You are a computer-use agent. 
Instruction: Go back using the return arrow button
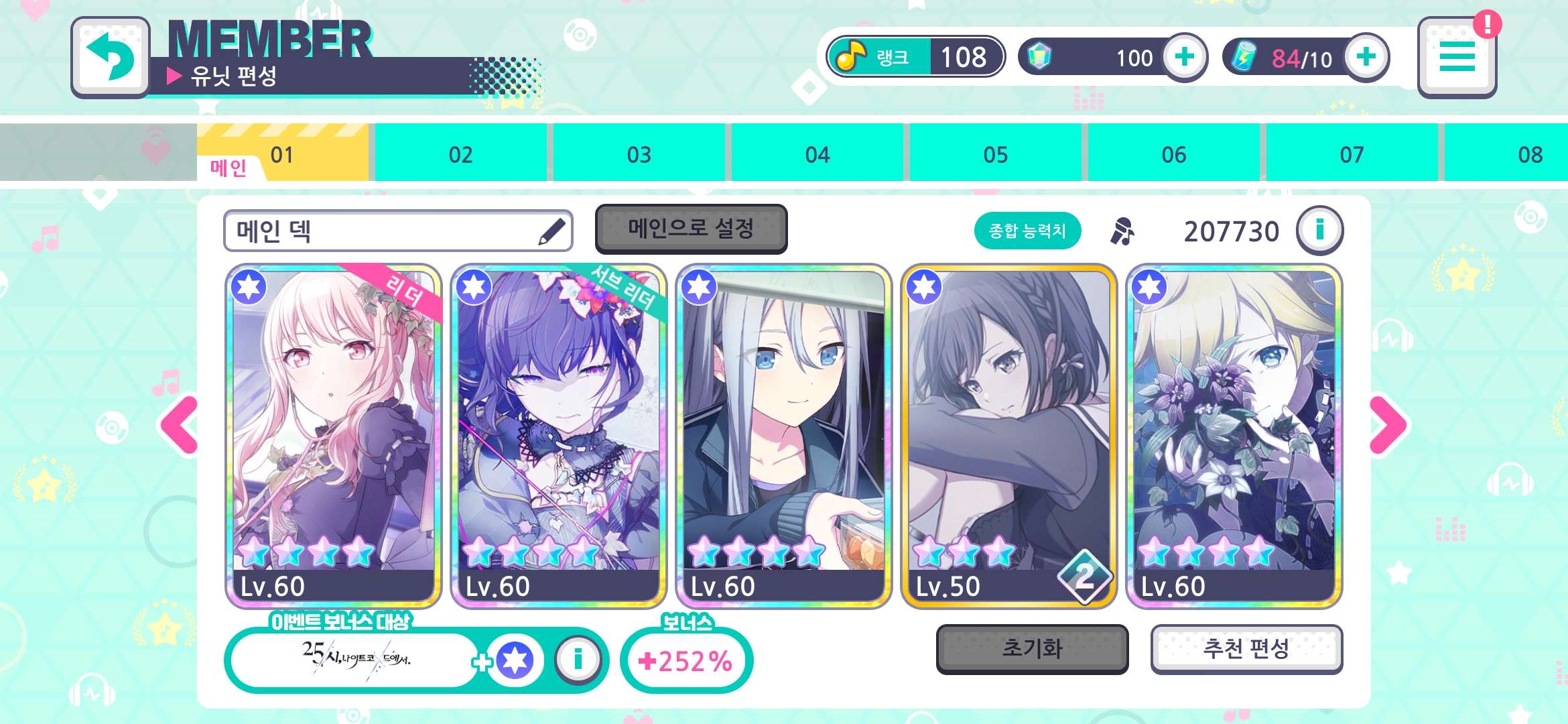pos(111,57)
